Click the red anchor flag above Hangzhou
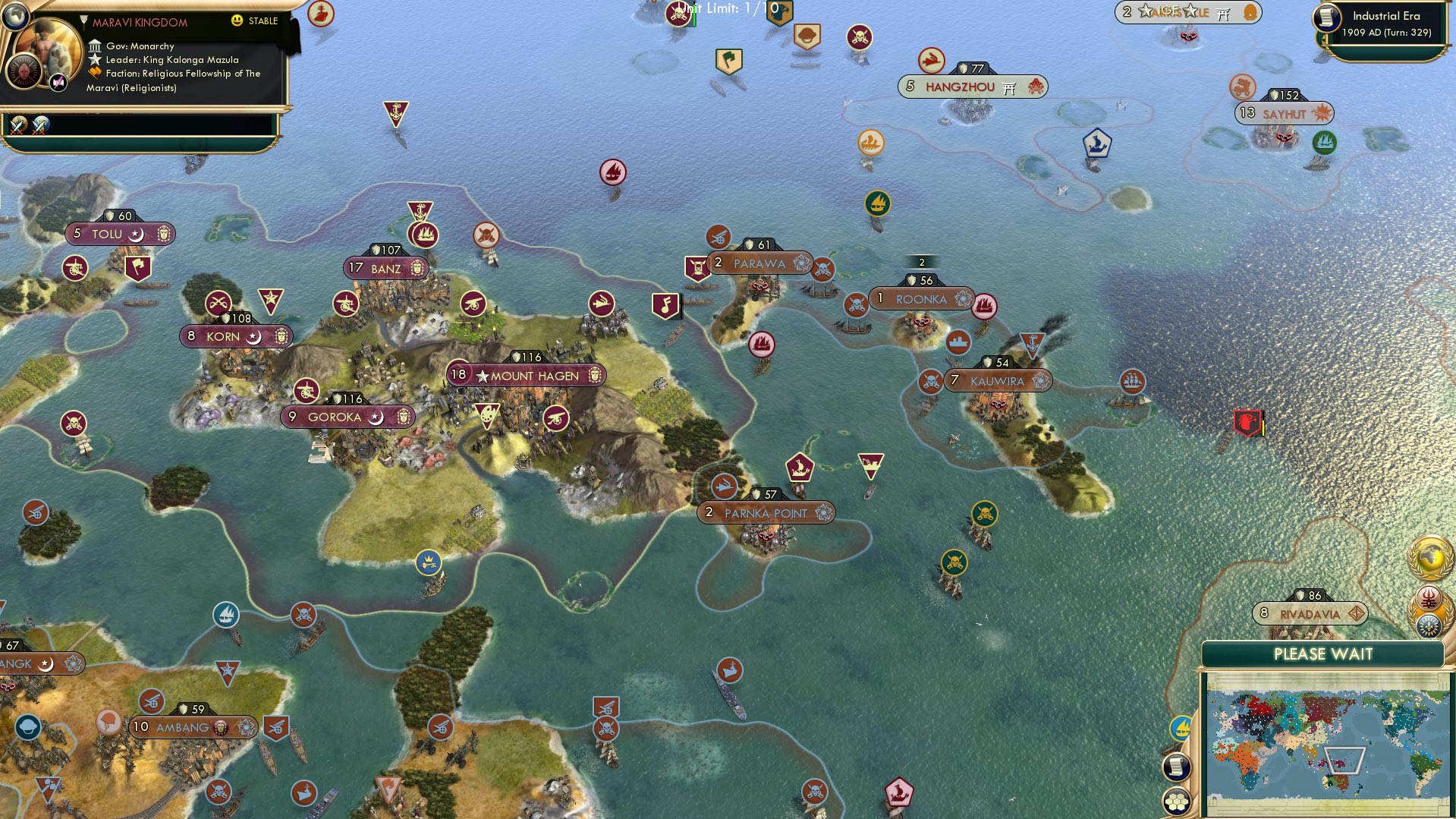This screenshot has height=819, width=1456. [x=932, y=61]
